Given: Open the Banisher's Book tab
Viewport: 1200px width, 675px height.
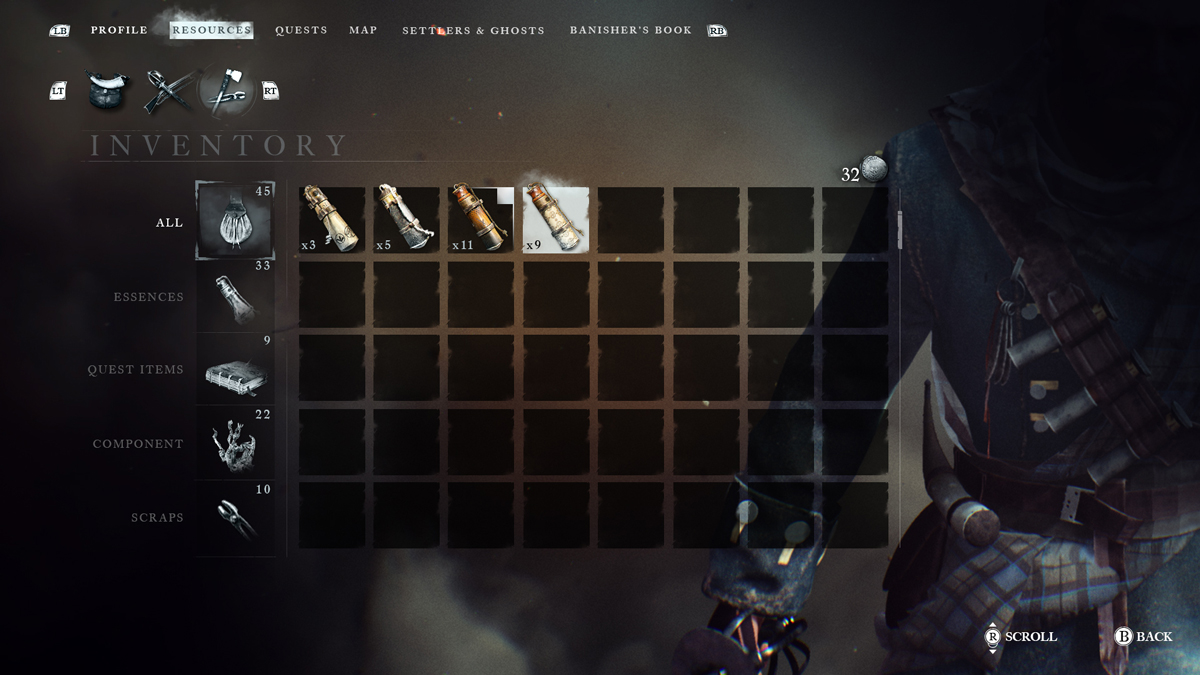Looking at the screenshot, I should click(630, 30).
